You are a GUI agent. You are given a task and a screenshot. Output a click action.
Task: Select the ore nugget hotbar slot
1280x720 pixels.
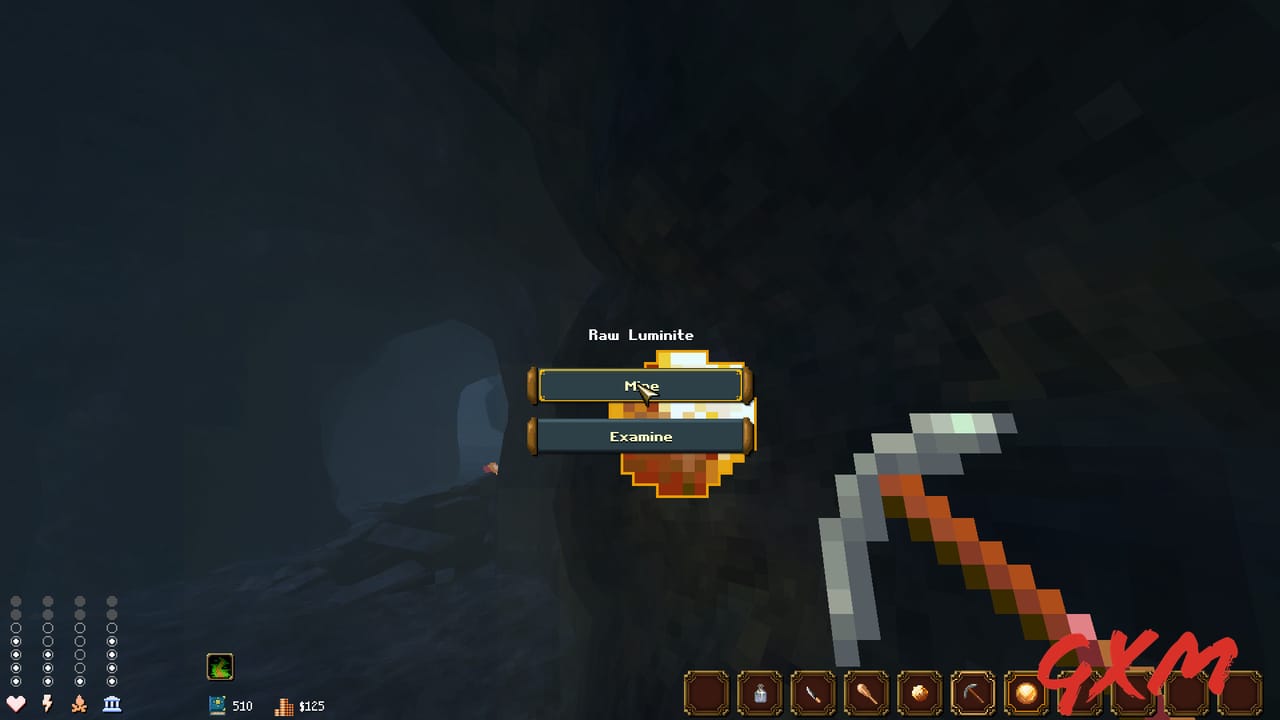pos(920,693)
